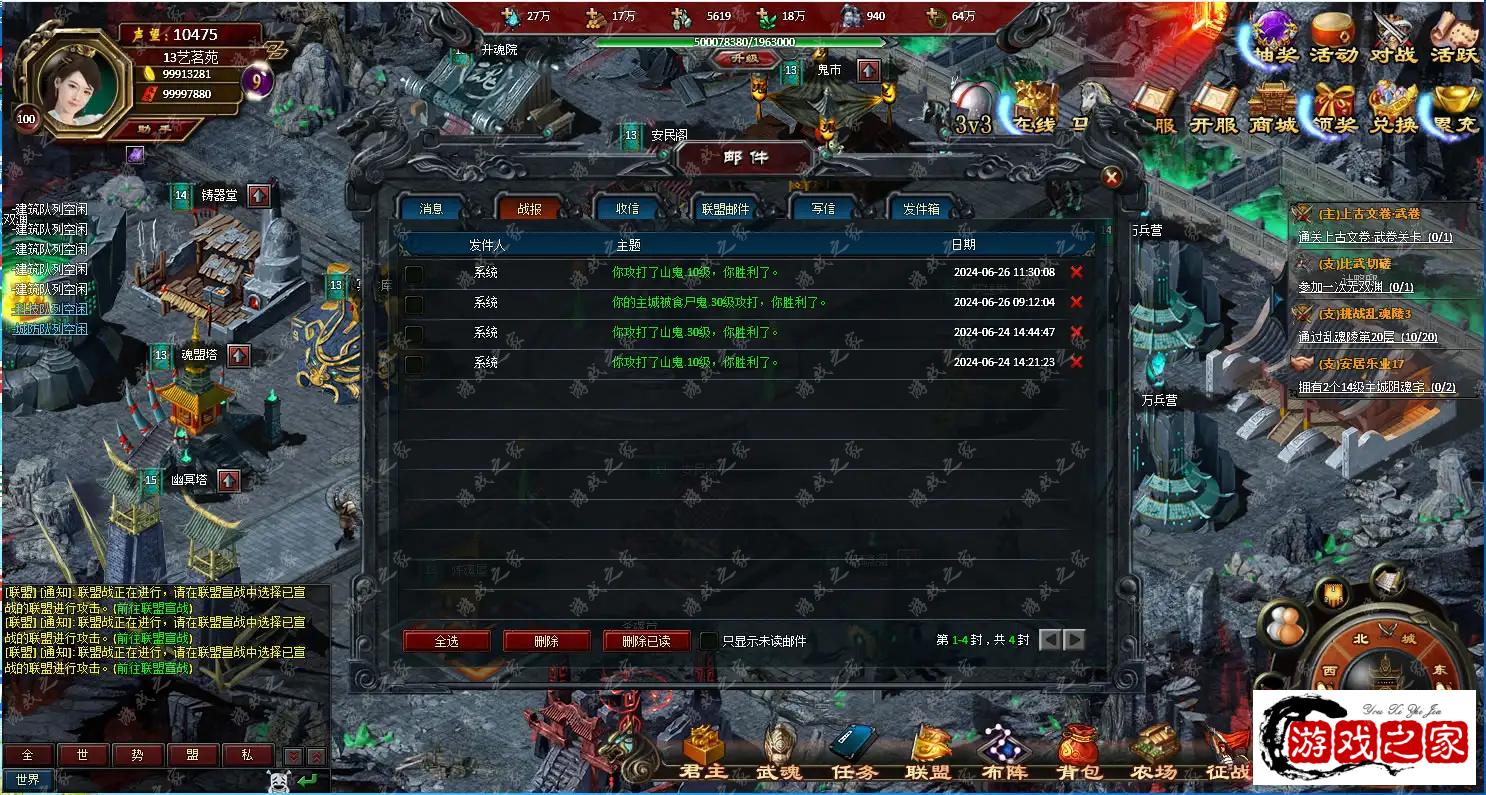Close the mail window

pyautogui.click(x=1110, y=178)
